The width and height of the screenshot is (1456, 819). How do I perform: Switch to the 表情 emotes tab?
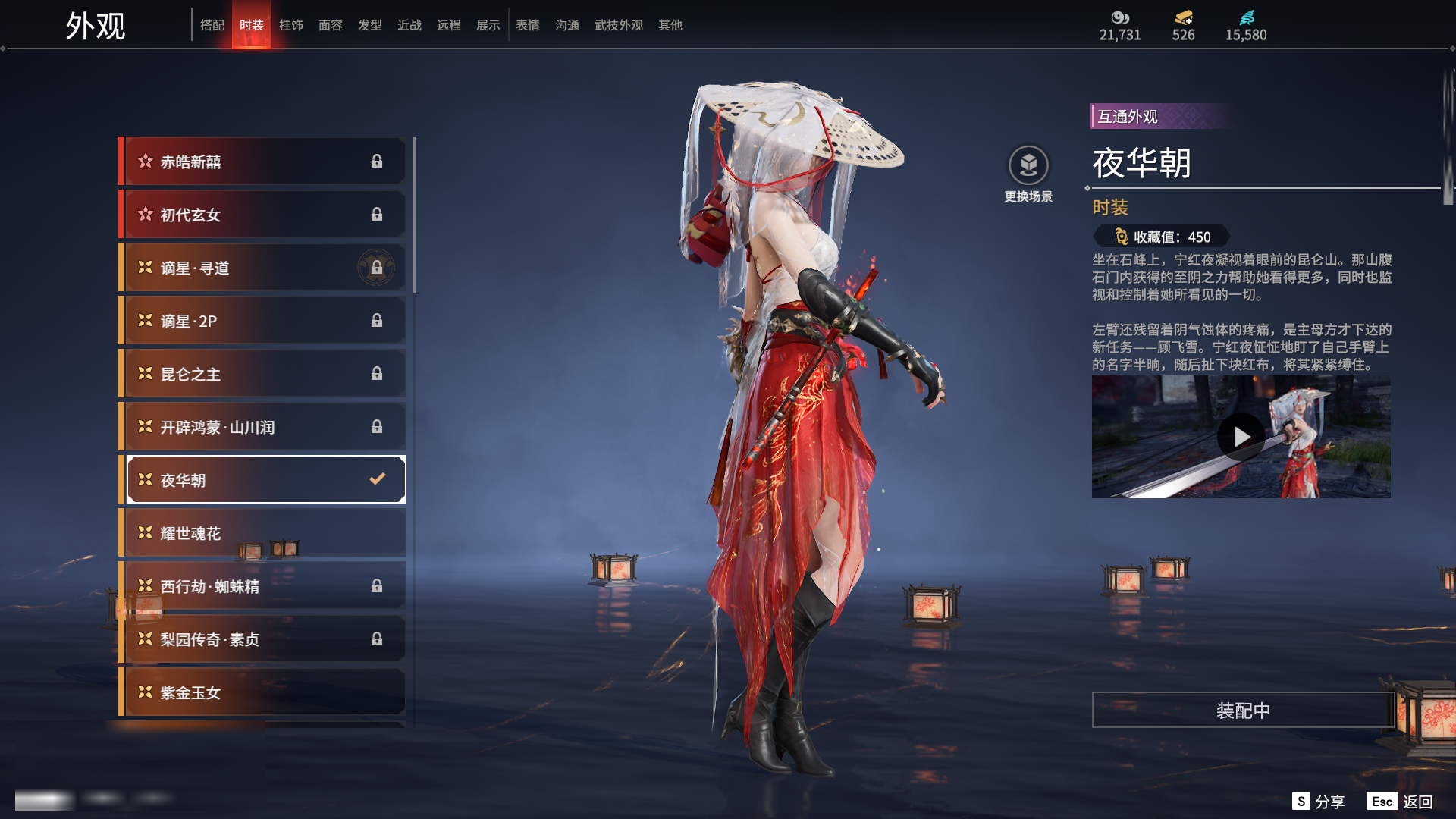click(x=528, y=25)
